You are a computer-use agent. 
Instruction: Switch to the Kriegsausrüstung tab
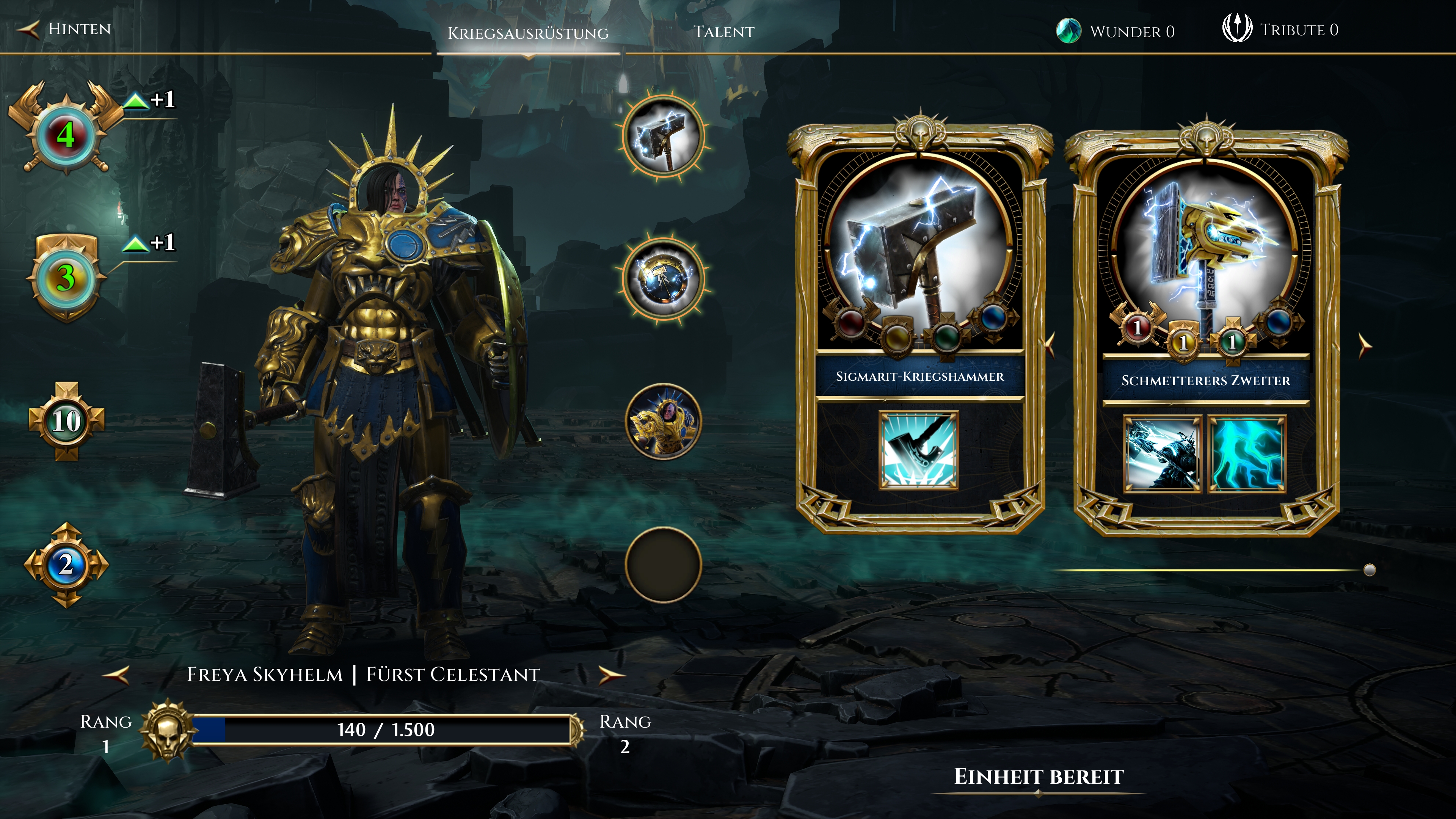point(528,33)
